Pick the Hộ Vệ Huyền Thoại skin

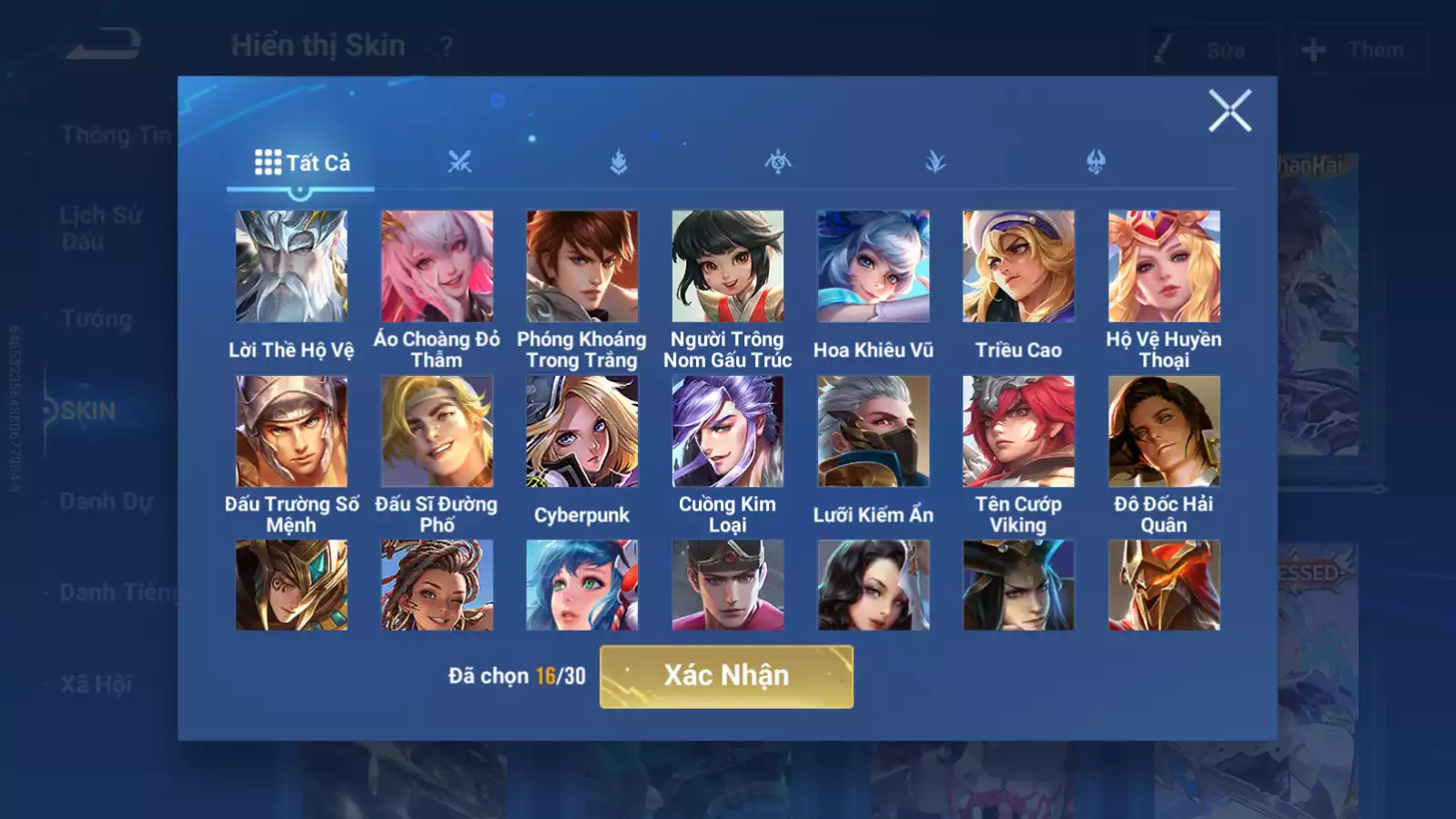pyautogui.click(x=1164, y=267)
